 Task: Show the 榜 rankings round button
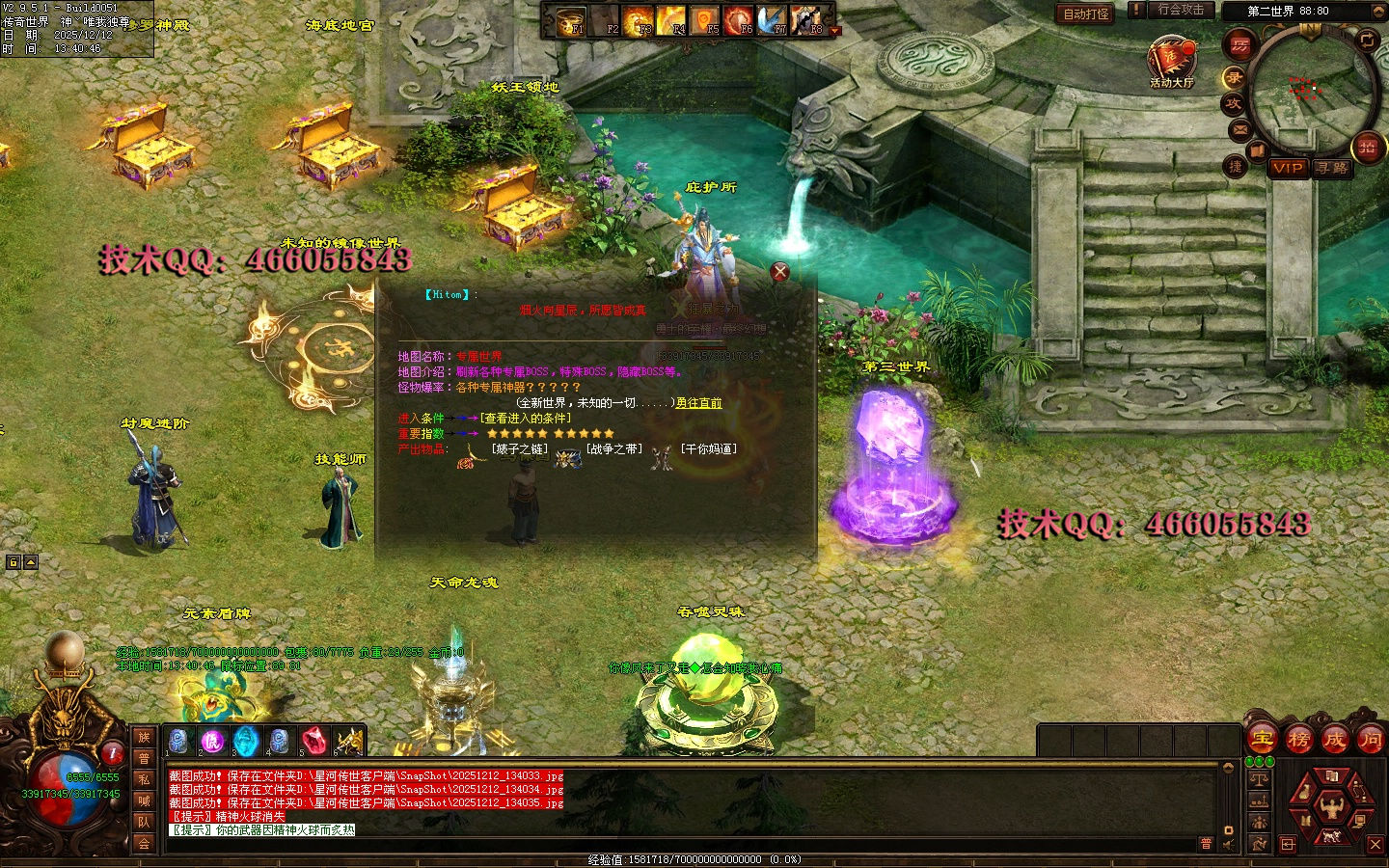tap(1299, 740)
